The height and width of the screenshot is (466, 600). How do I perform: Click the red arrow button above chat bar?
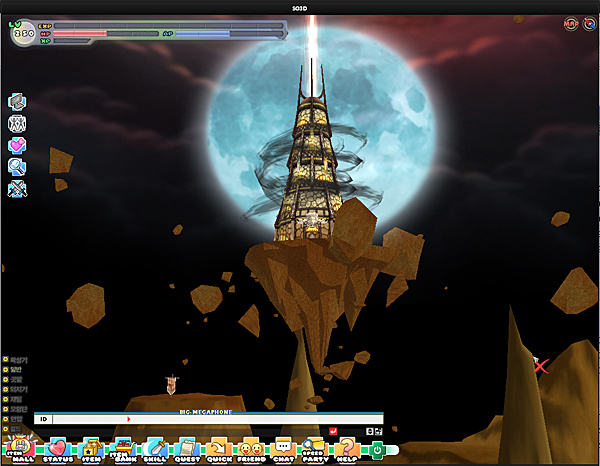pyautogui.click(x=333, y=431)
